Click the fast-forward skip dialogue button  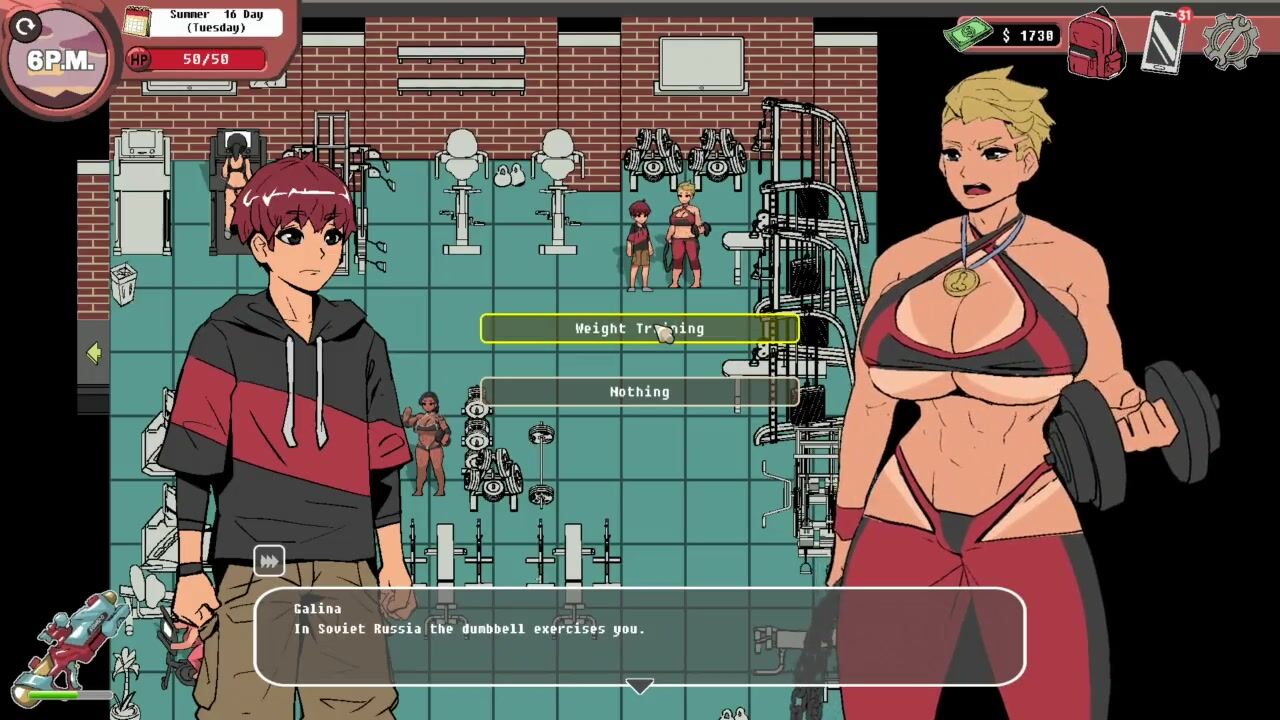tap(269, 562)
